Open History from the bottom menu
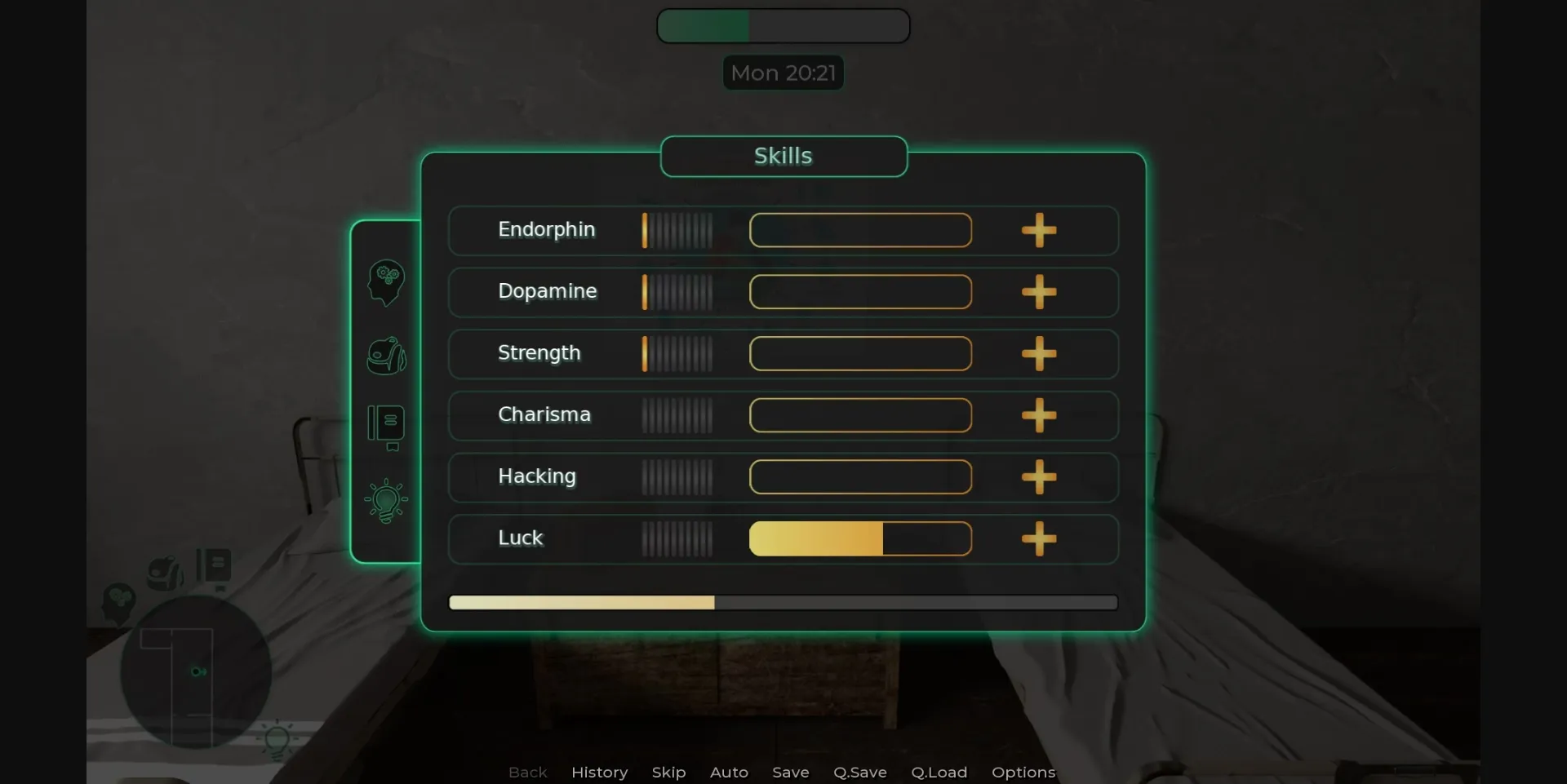This screenshot has width=1567, height=784. click(x=599, y=772)
